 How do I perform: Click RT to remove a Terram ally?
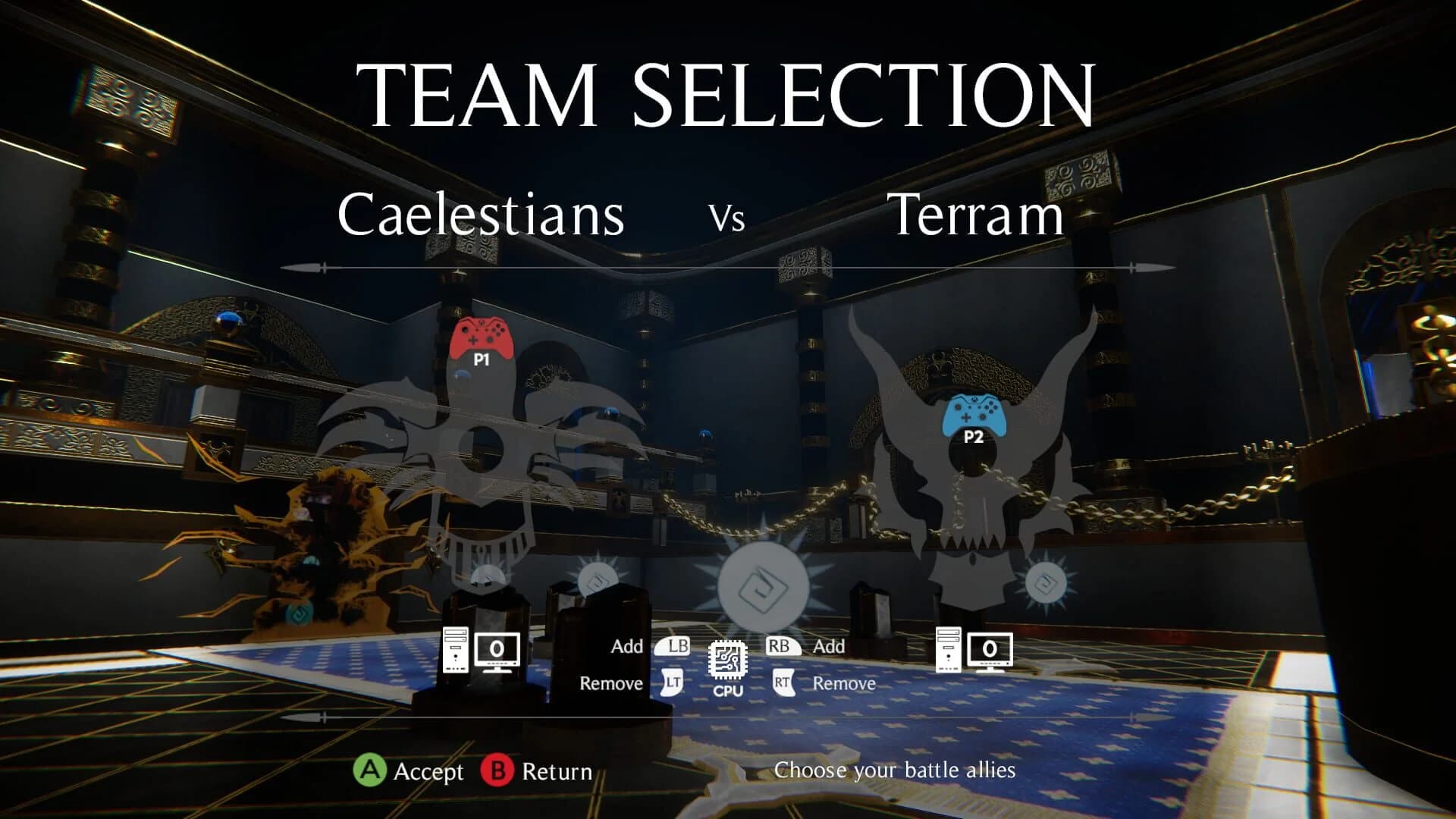783,683
